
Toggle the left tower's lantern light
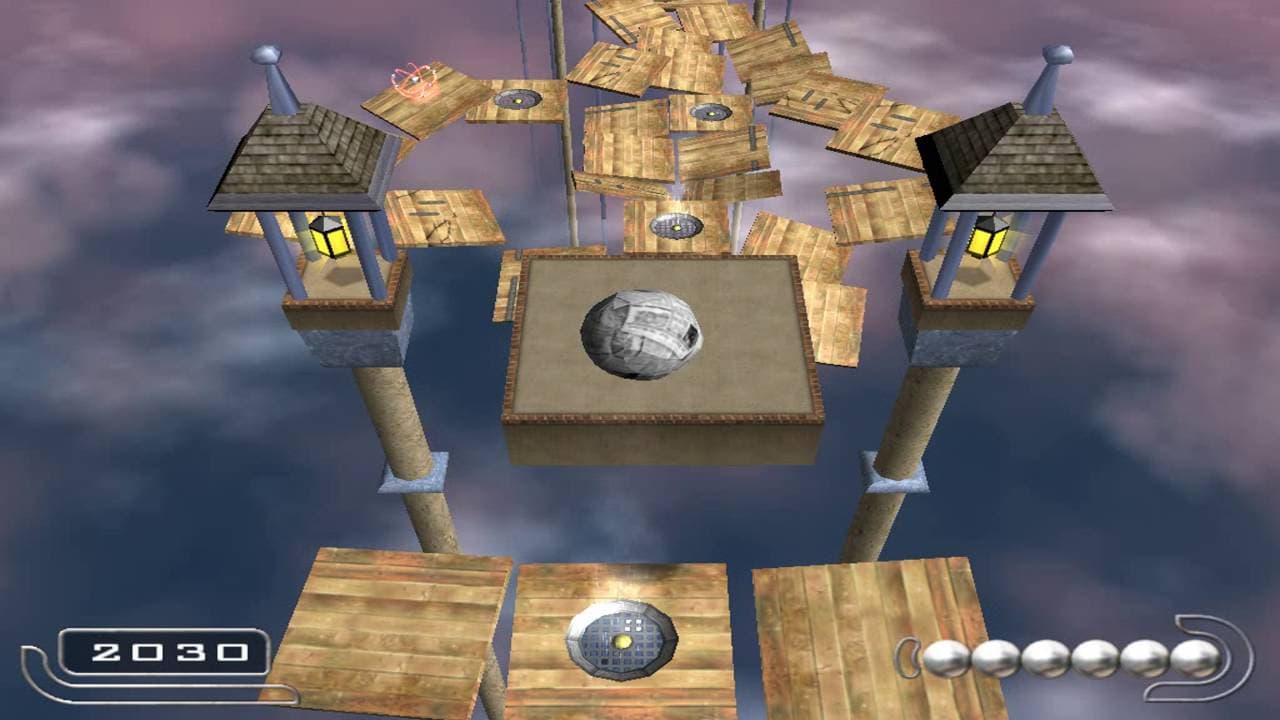[330, 238]
